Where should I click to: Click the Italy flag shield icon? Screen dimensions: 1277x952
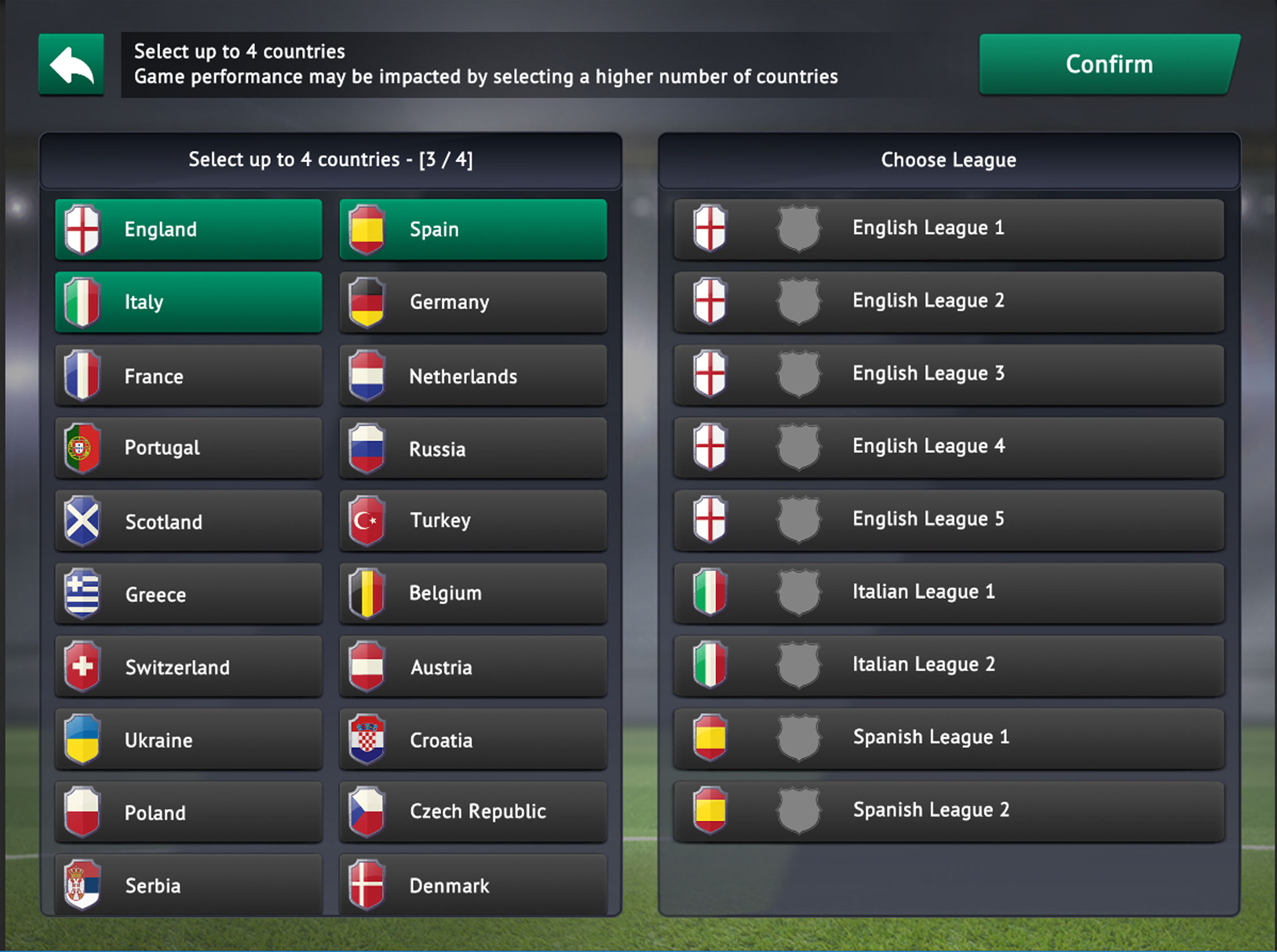coord(83,301)
